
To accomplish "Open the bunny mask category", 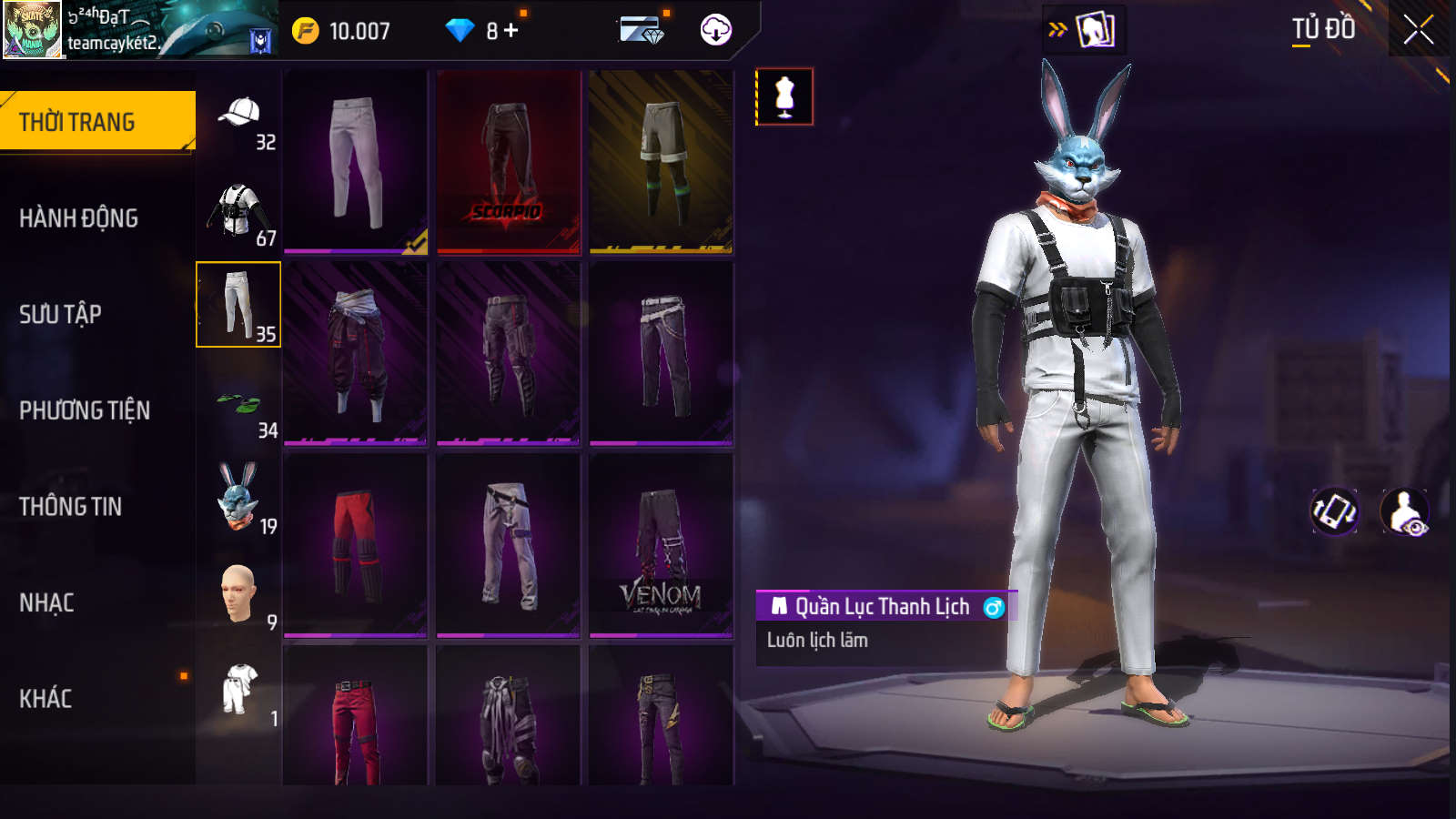I will tap(239, 499).
